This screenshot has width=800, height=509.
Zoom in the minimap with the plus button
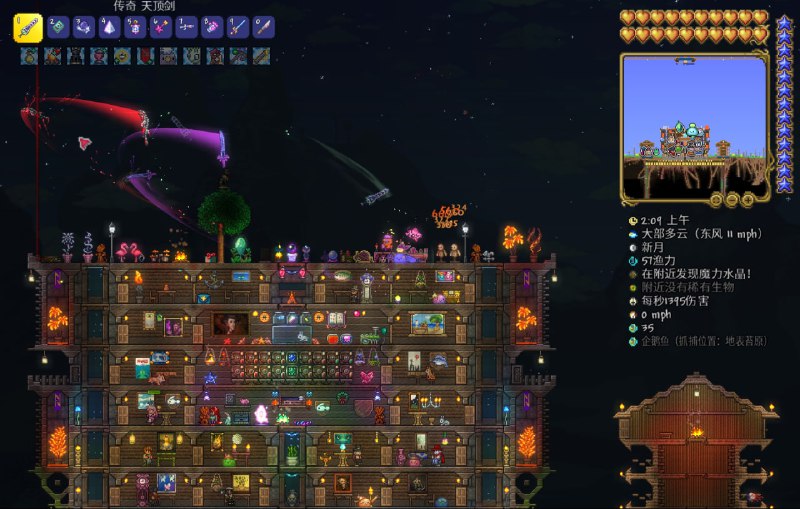coord(747,199)
